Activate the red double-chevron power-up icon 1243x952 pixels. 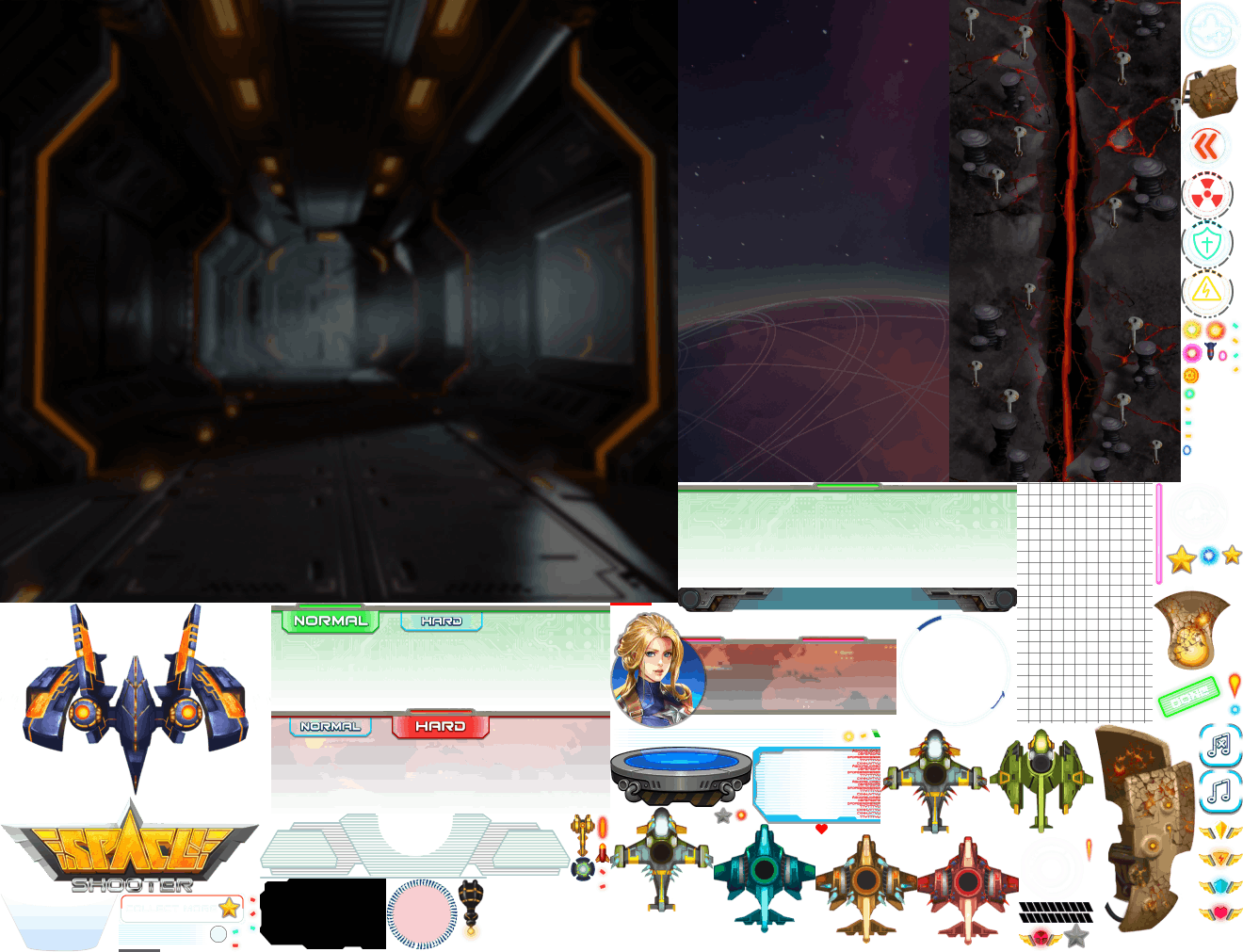(1206, 146)
